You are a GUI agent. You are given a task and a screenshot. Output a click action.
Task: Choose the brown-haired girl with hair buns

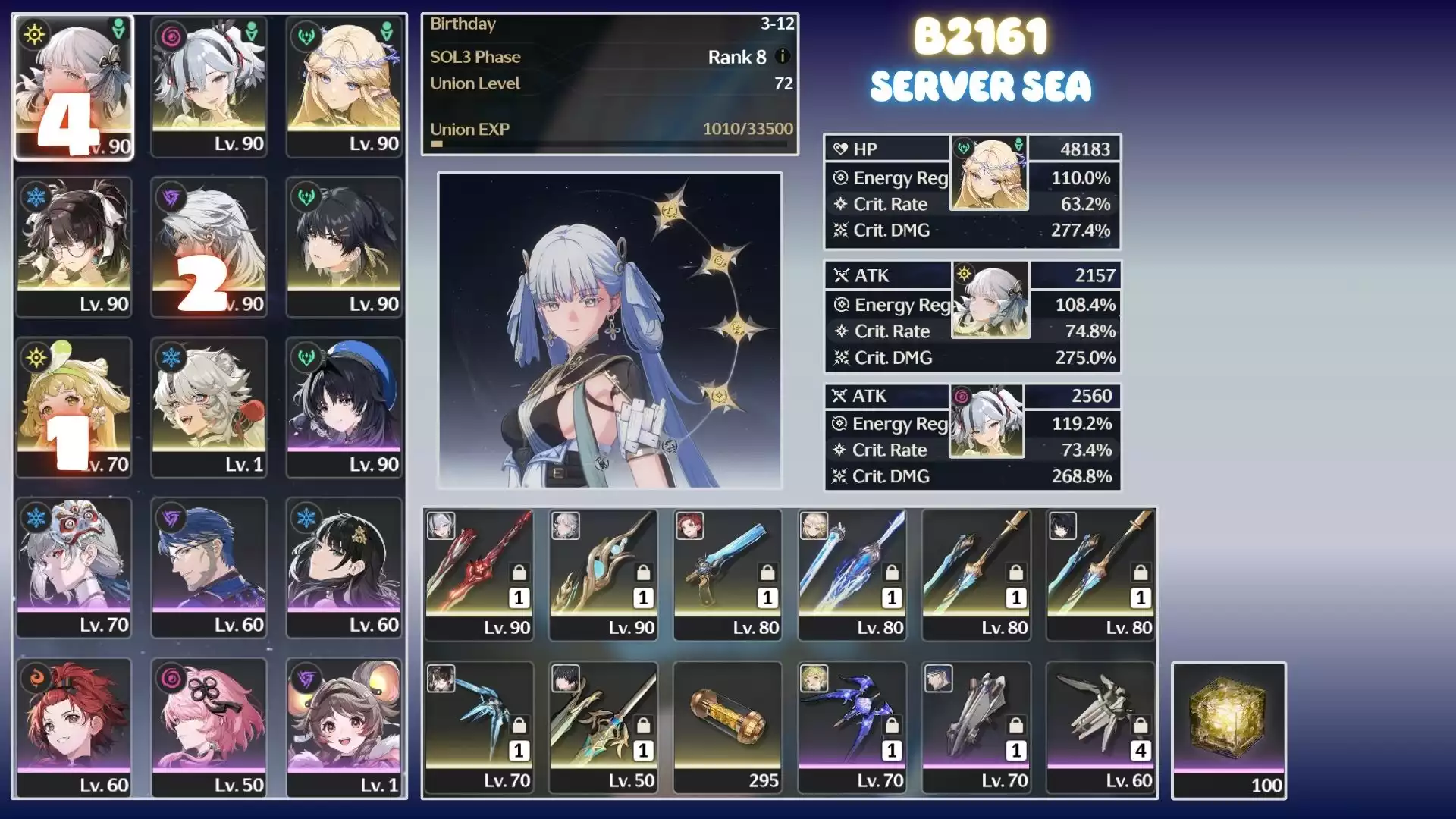(x=344, y=726)
